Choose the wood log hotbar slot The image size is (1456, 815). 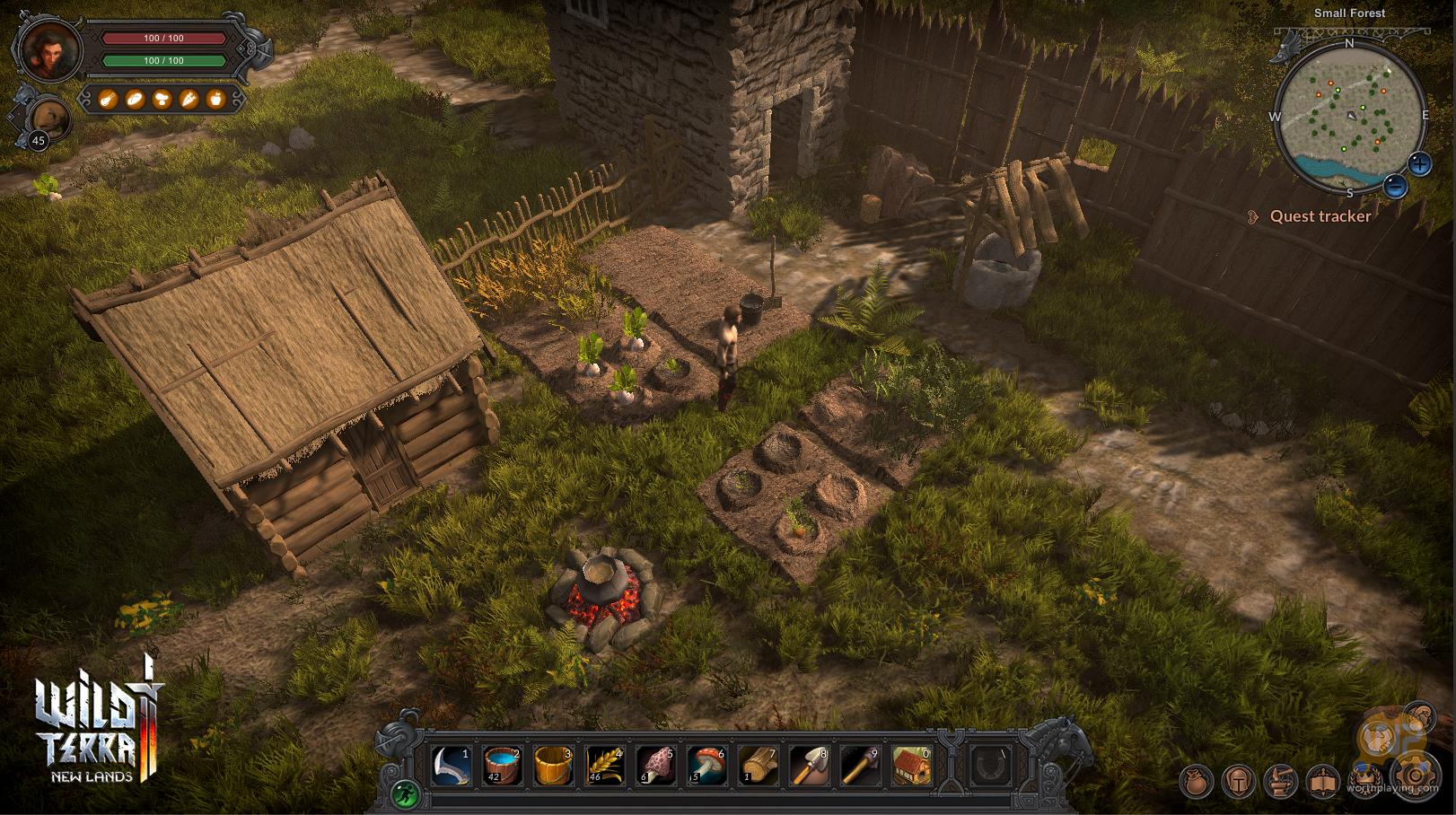pyautogui.click(x=759, y=767)
